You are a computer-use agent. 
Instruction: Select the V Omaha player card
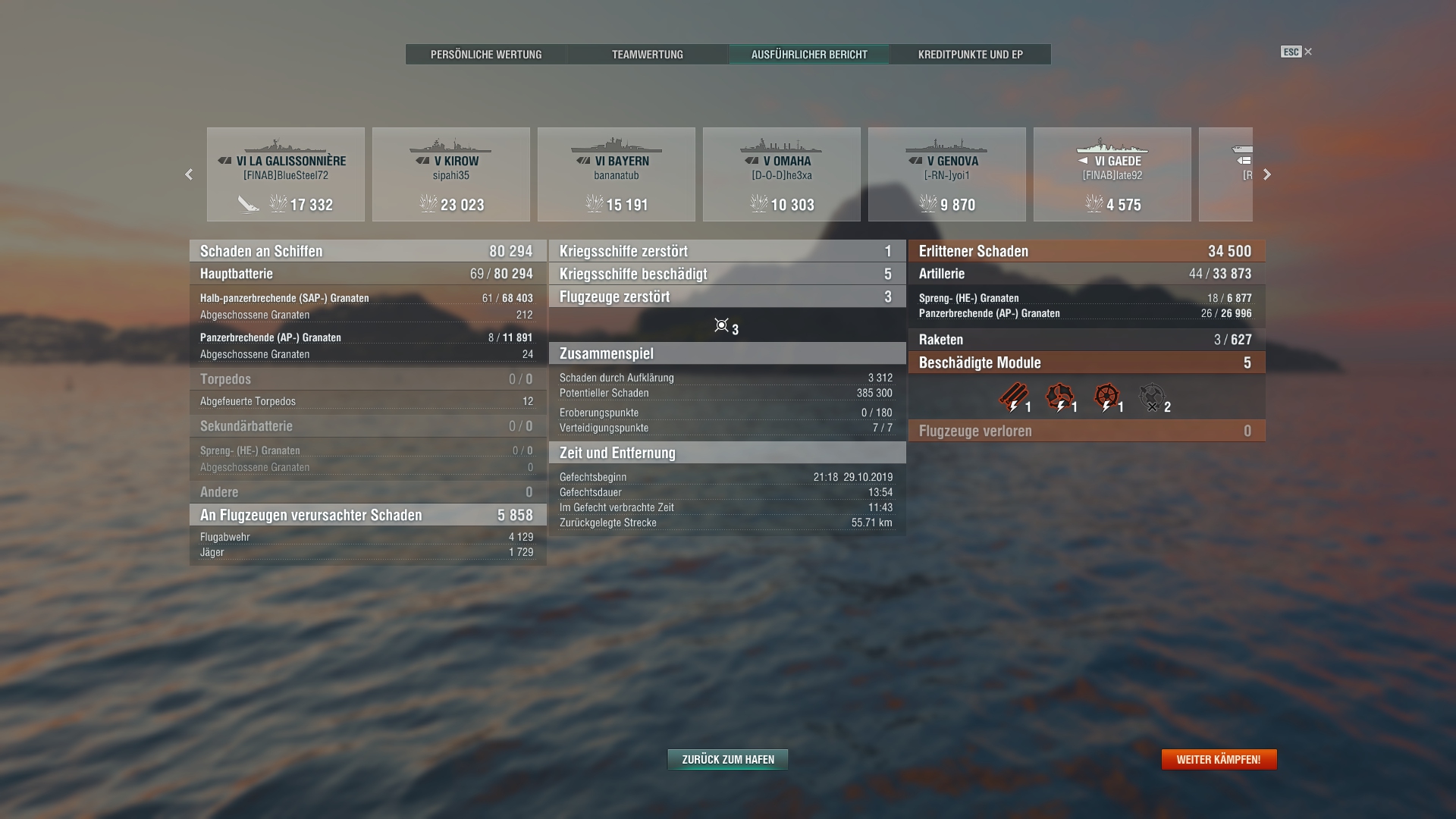tap(782, 174)
